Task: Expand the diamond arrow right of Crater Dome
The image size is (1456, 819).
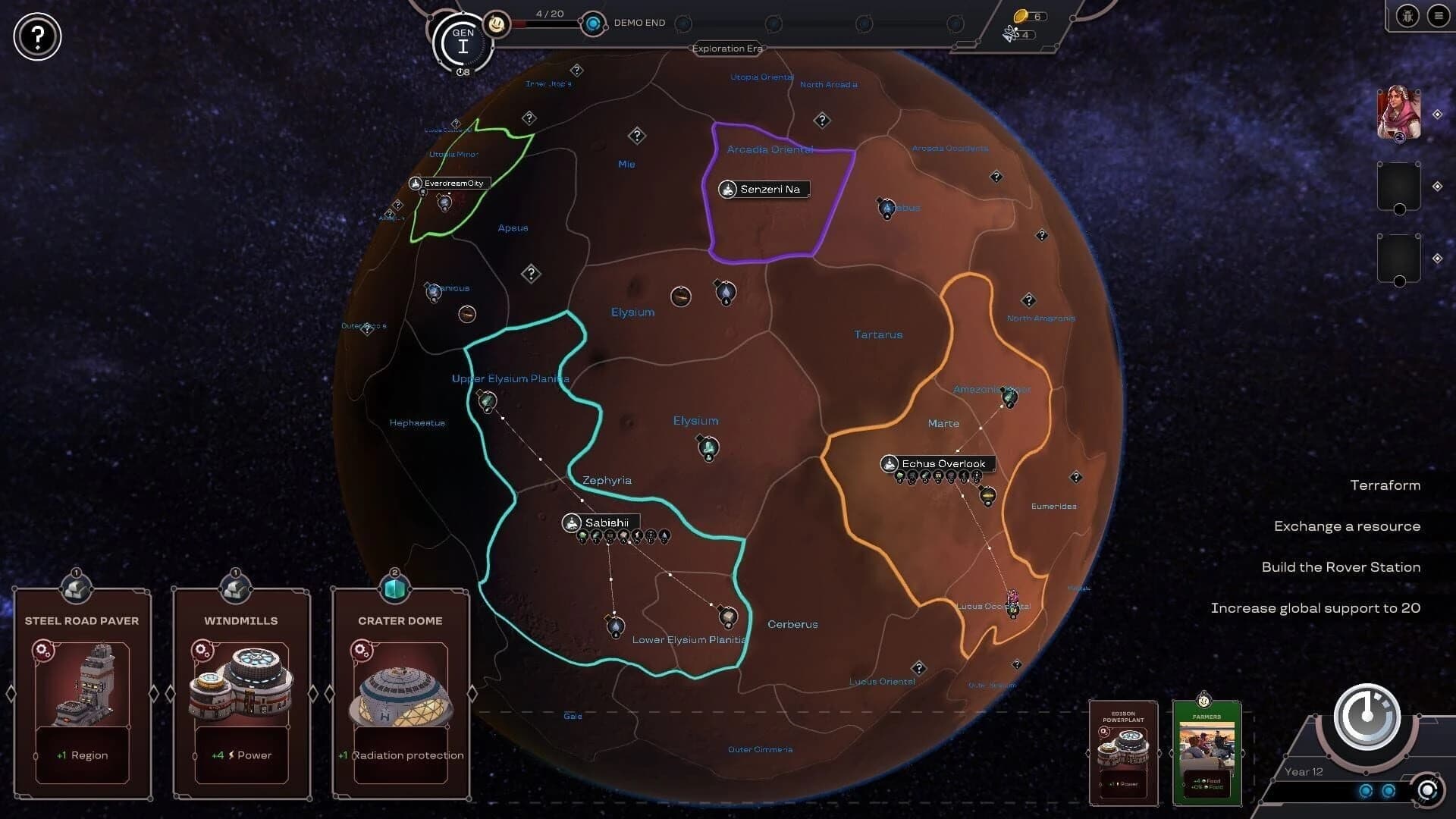Action: [473, 692]
